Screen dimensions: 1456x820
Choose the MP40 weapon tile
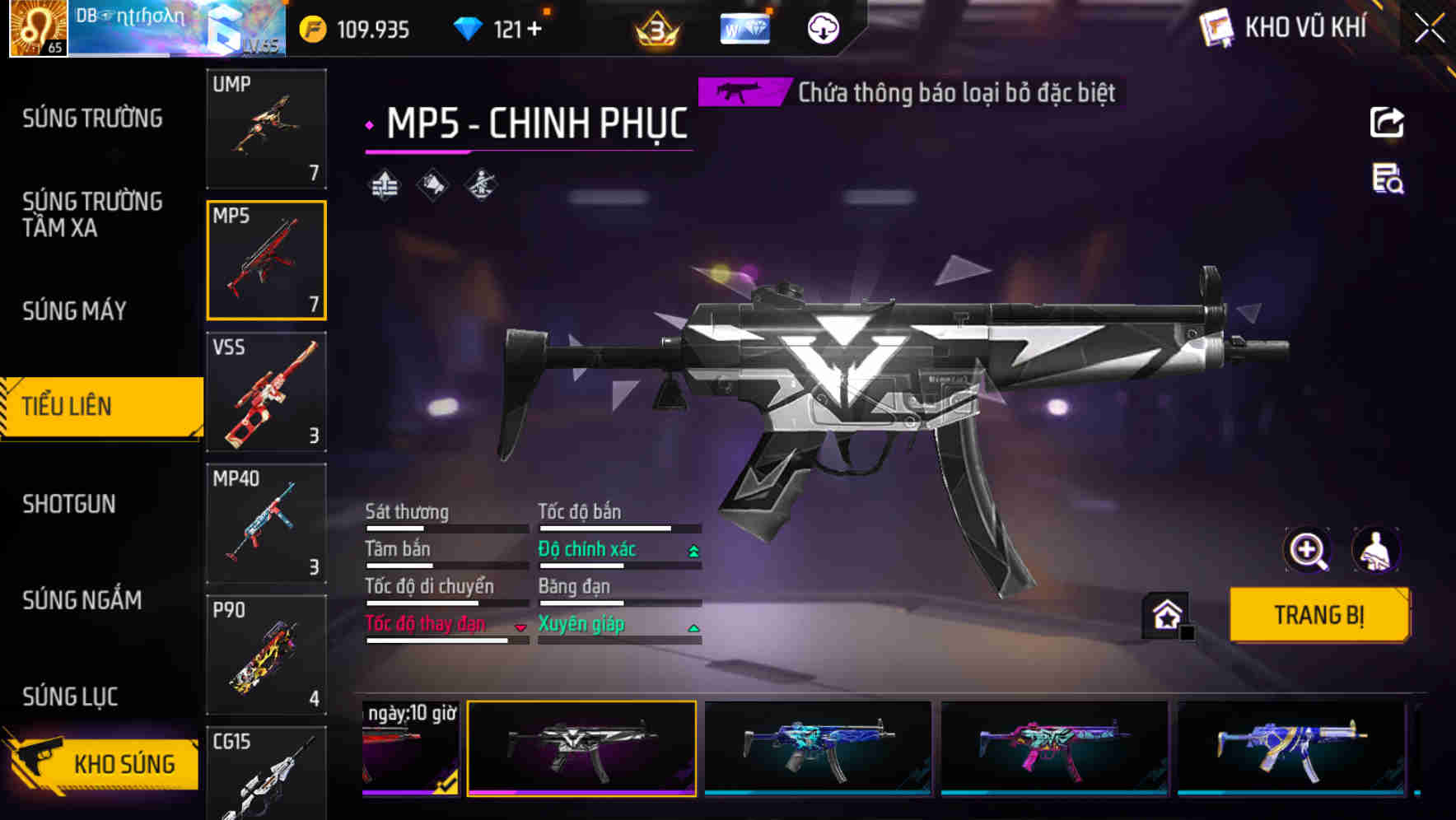[266, 524]
